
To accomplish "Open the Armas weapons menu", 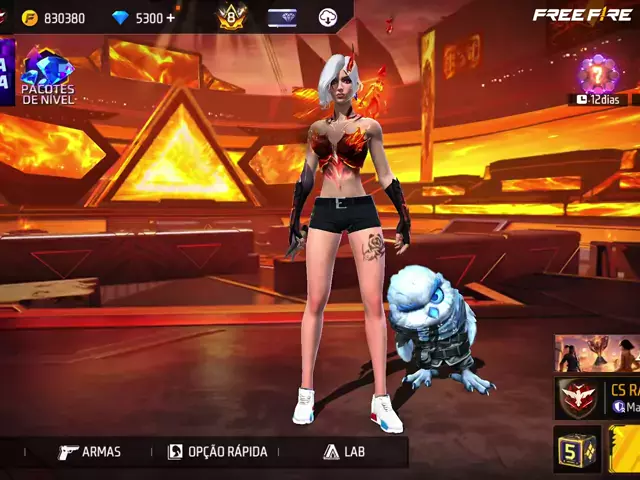I will point(90,452).
